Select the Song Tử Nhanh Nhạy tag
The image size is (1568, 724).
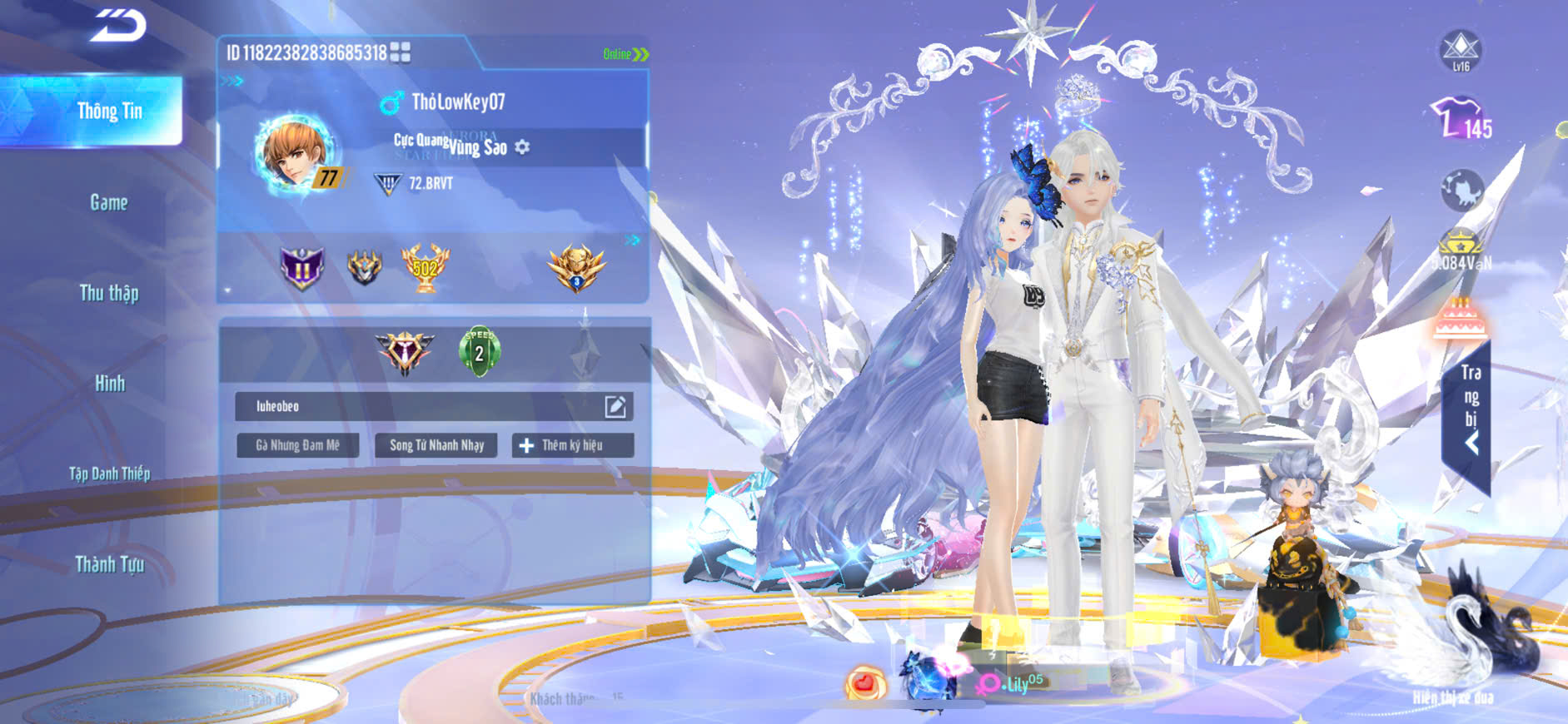[436, 445]
